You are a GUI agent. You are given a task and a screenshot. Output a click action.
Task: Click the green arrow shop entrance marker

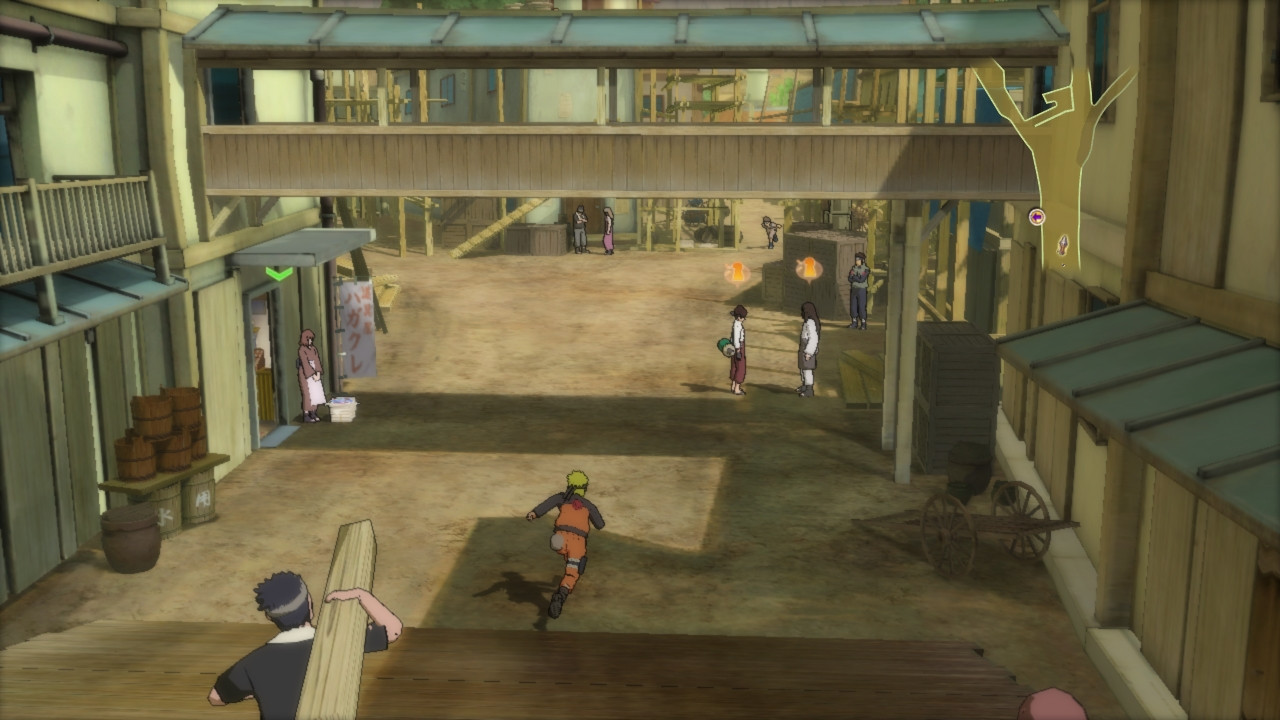point(279,273)
